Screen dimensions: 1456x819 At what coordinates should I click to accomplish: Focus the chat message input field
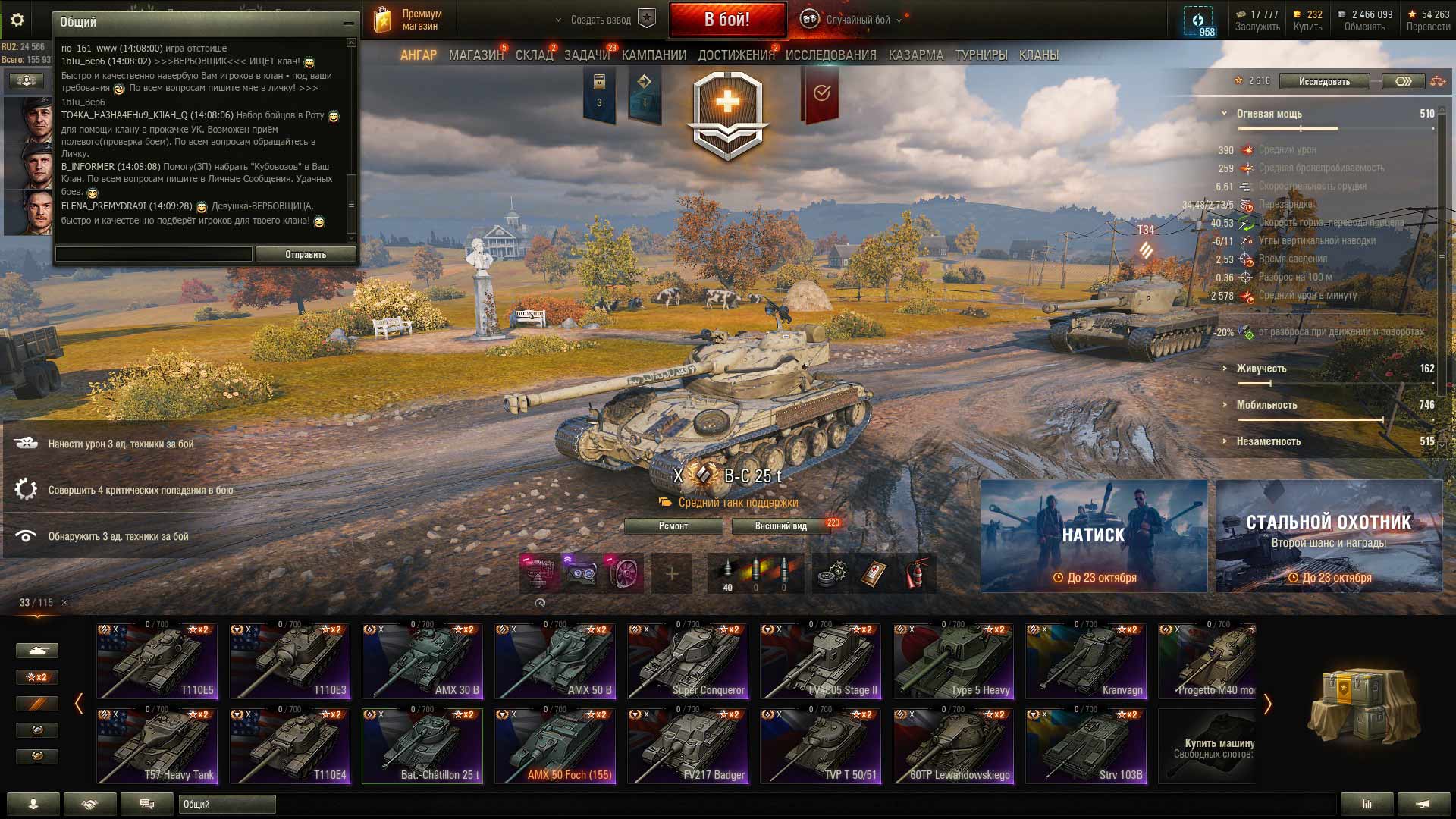154,255
